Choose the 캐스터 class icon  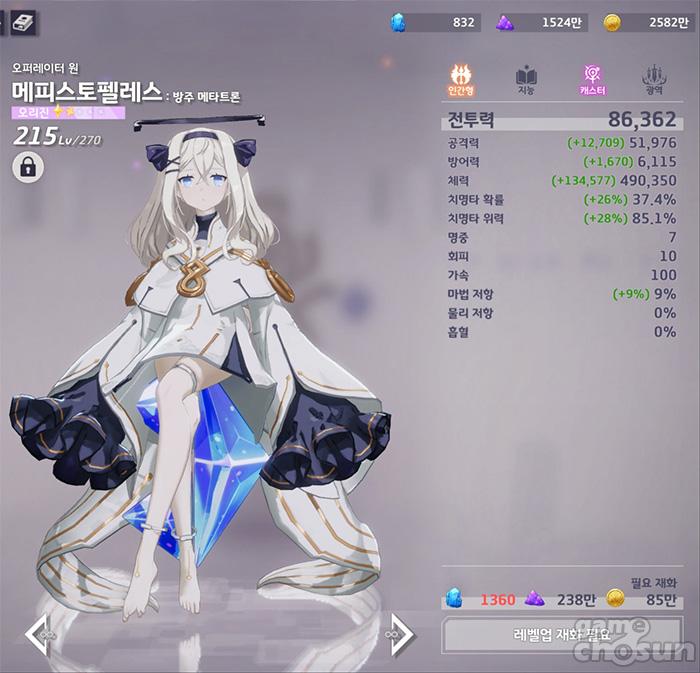[592, 78]
